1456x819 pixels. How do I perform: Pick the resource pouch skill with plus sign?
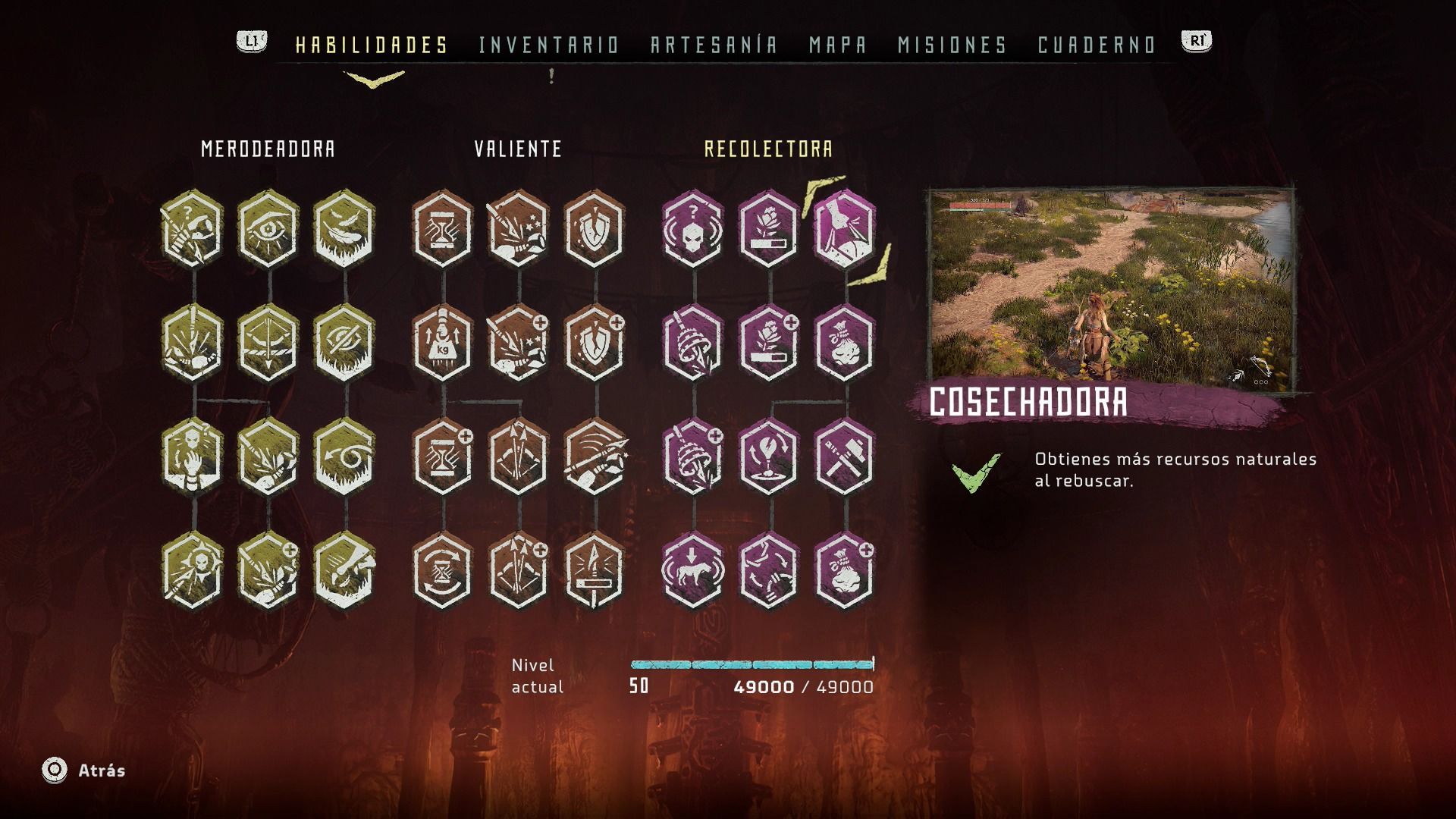pos(844,570)
